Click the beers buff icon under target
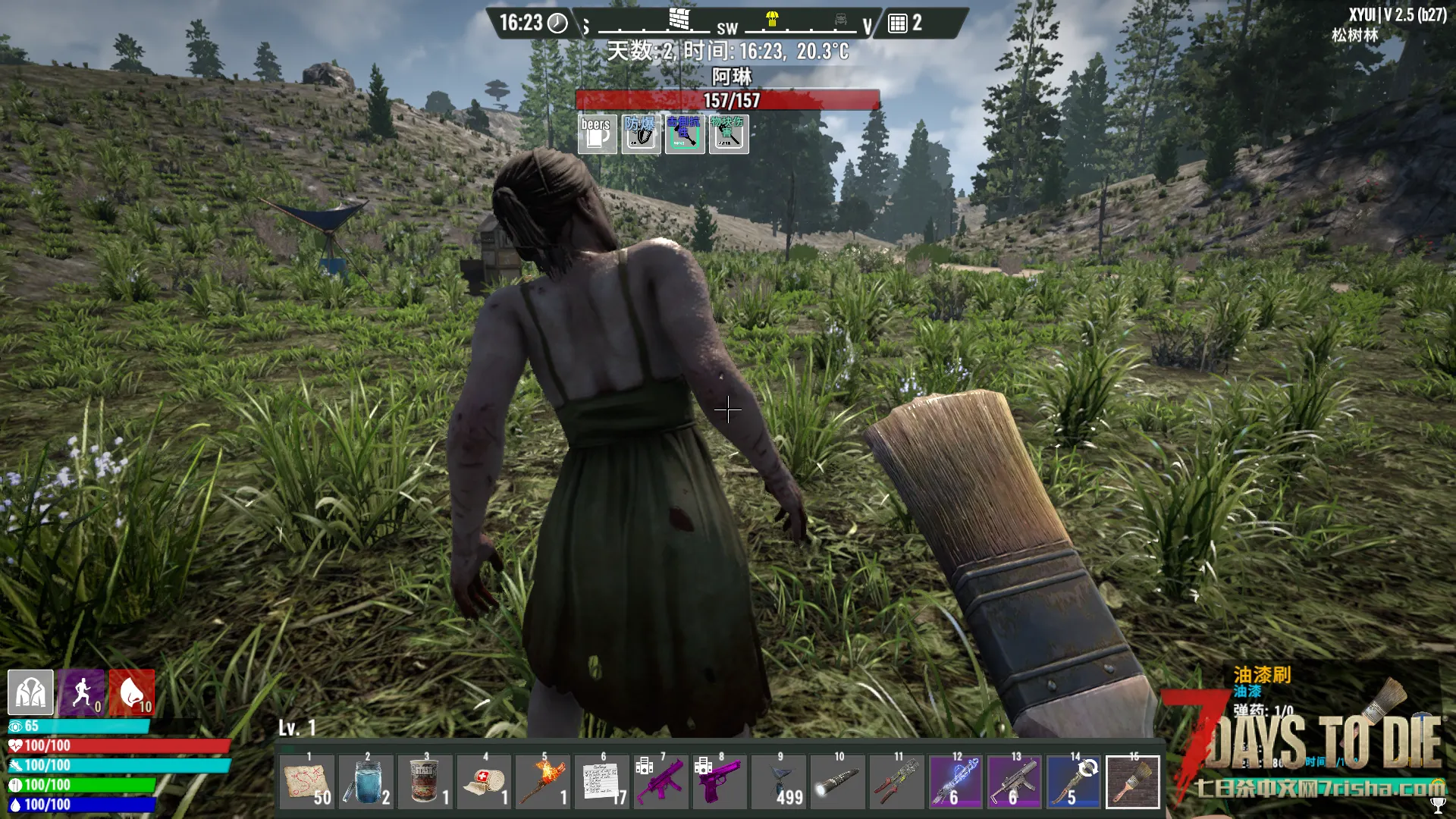The height and width of the screenshot is (819, 1456). [597, 134]
